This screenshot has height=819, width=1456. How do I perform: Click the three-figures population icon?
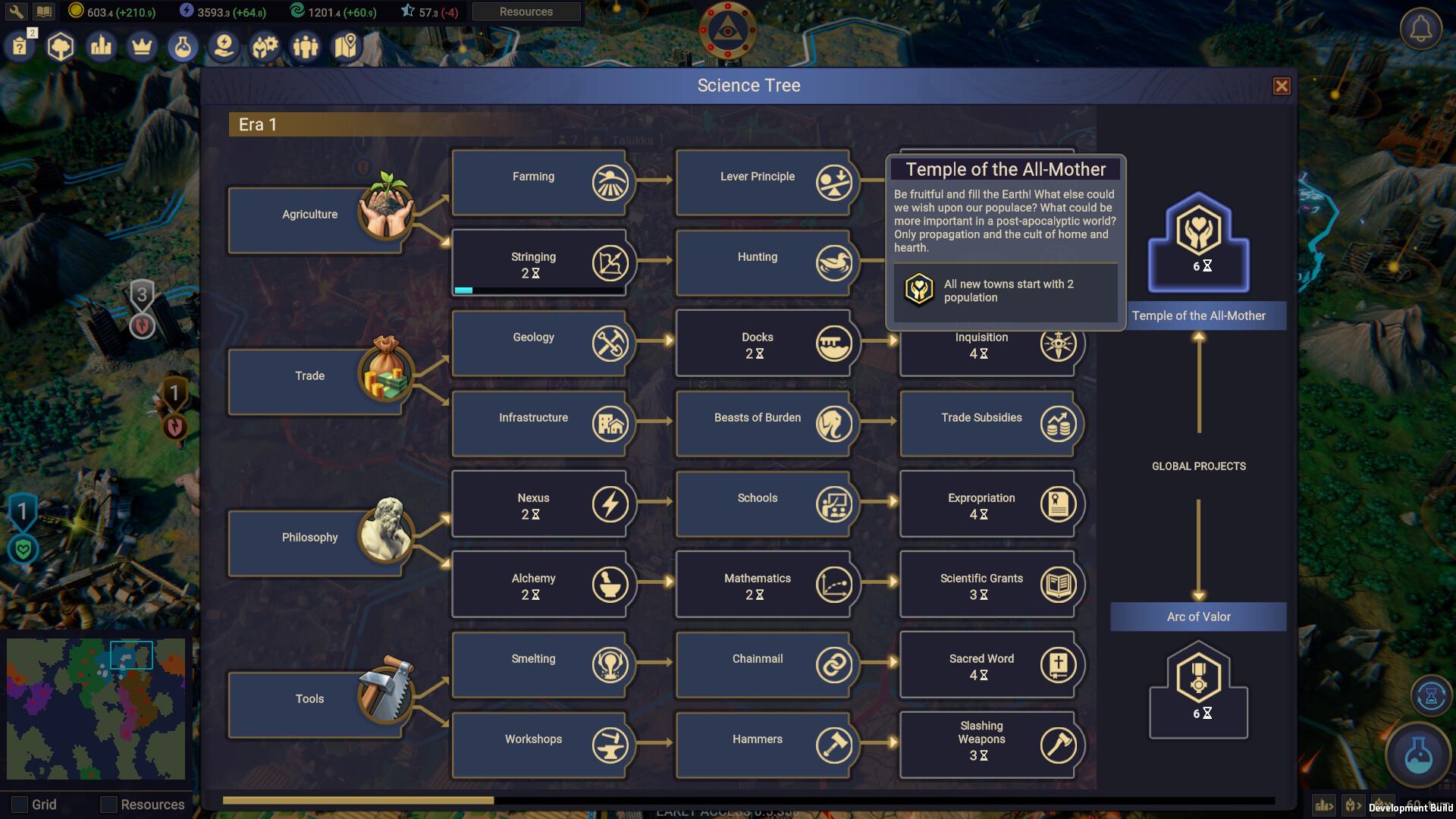pos(306,46)
